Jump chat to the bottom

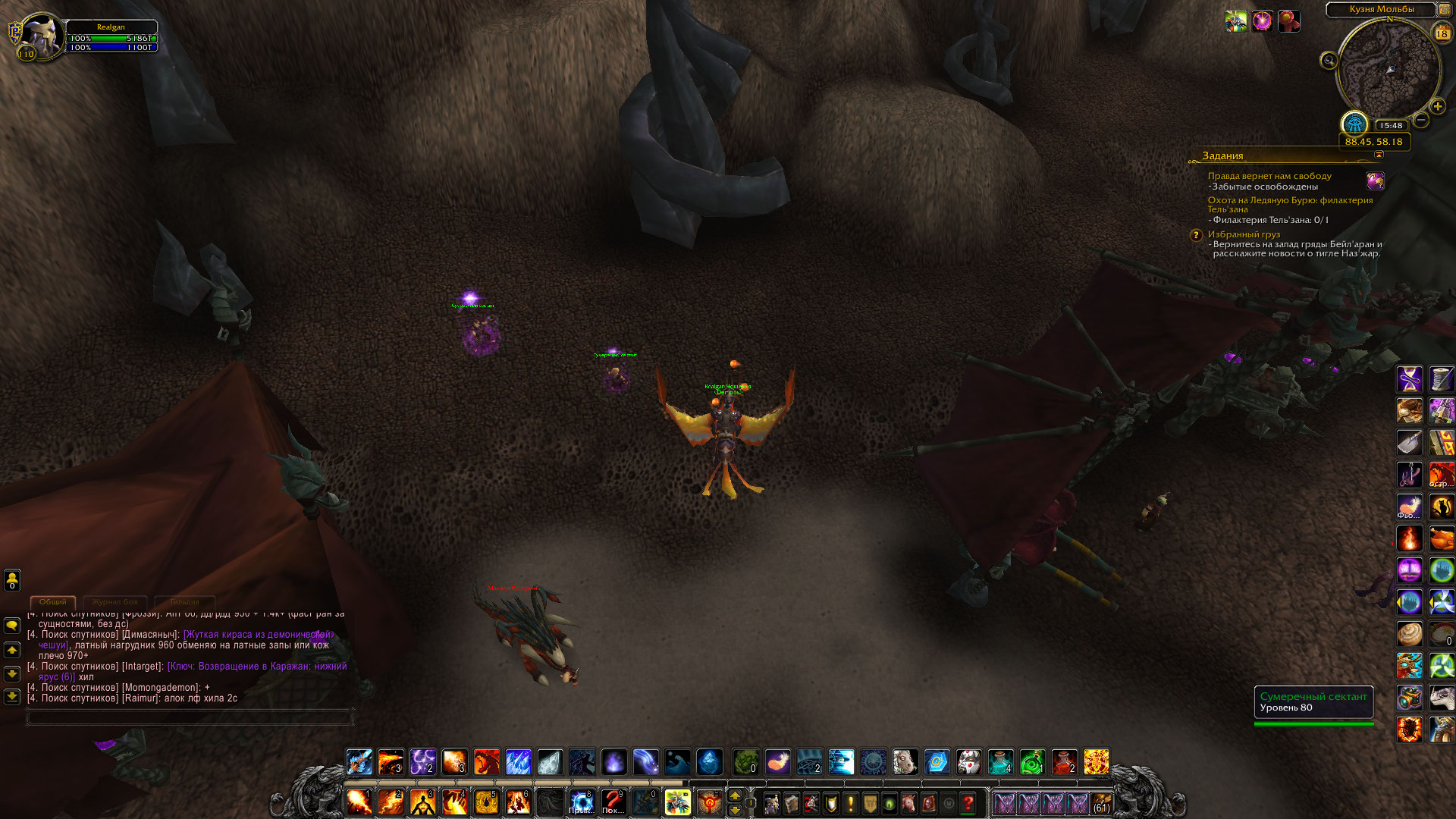[x=12, y=696]
